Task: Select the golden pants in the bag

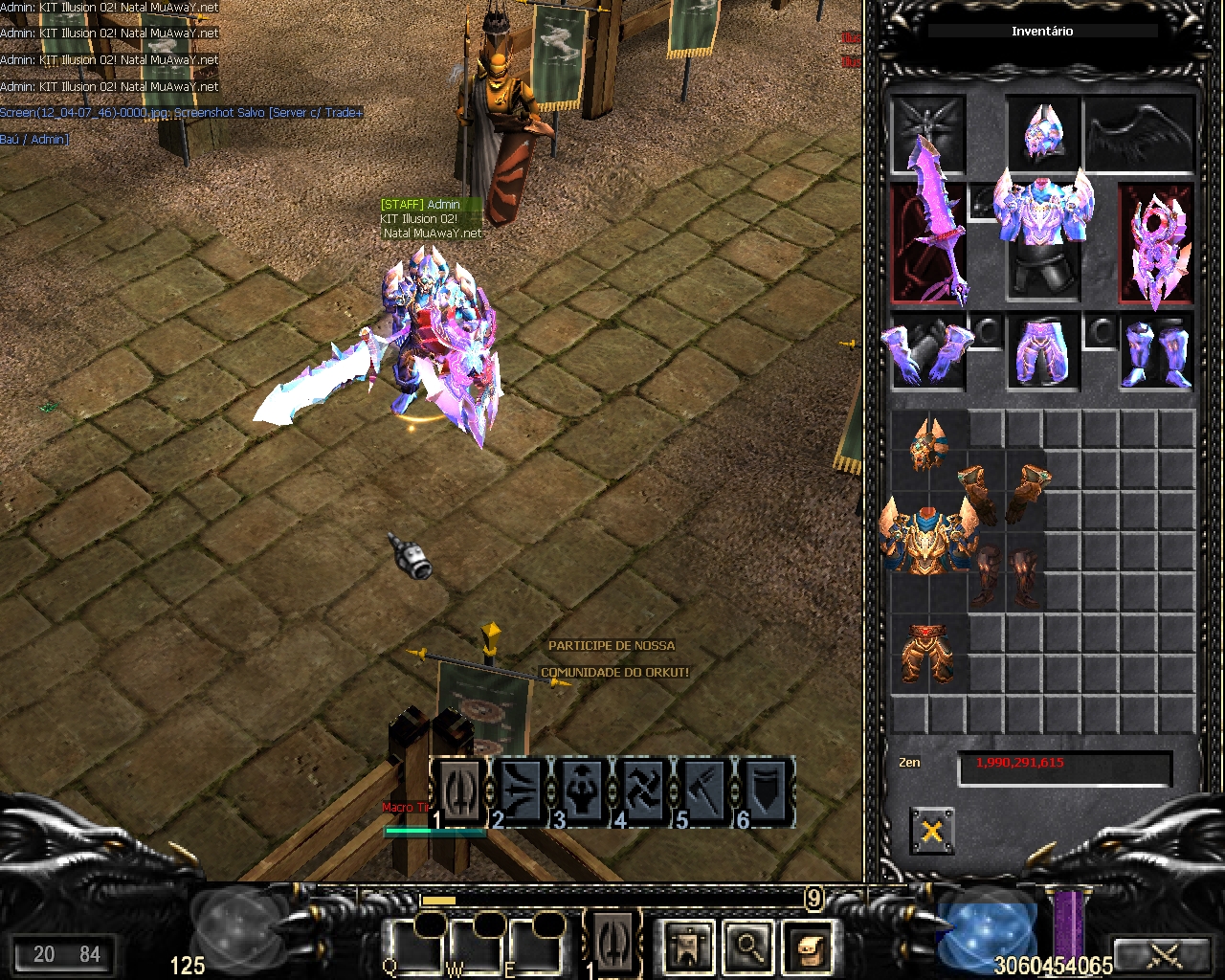Action: (928, 654)
